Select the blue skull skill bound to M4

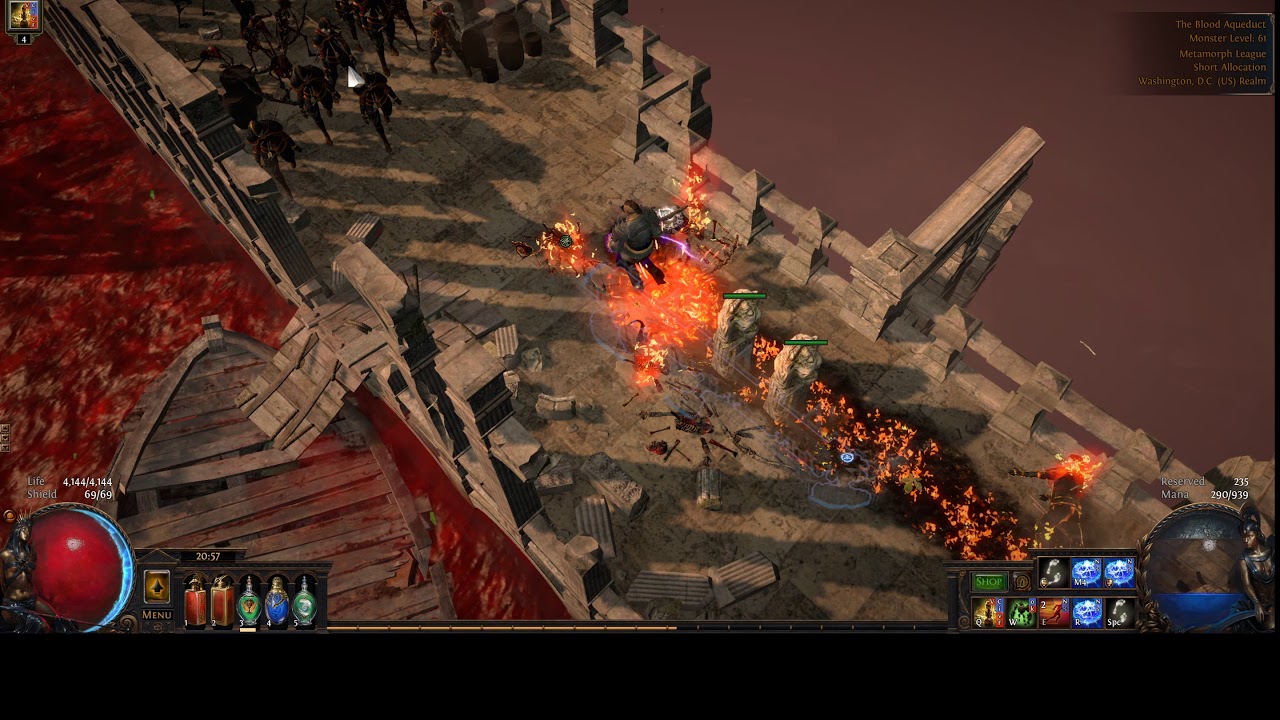(x=1086, y=573)
